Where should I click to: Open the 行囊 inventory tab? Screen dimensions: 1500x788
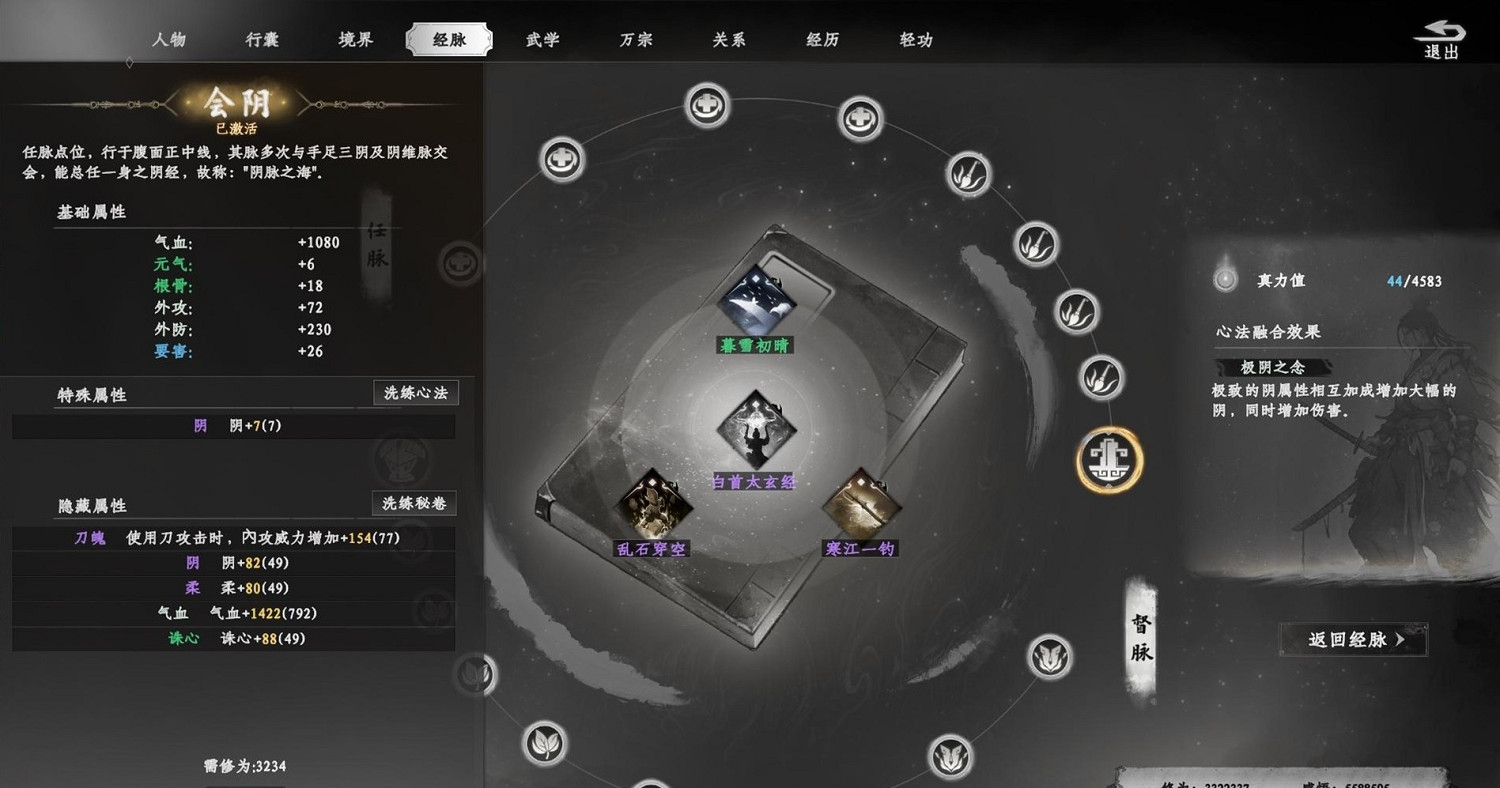coord(261,40)
